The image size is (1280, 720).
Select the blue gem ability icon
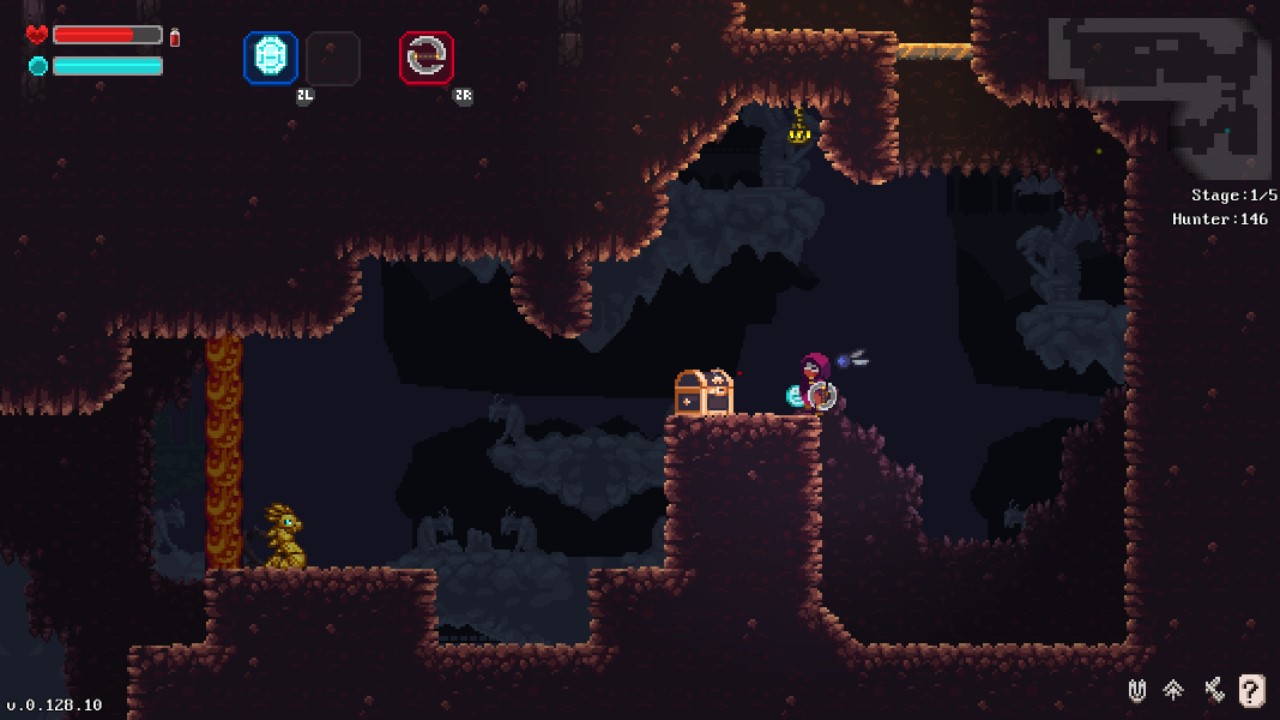pyautogui.click(x=270, y=59)
